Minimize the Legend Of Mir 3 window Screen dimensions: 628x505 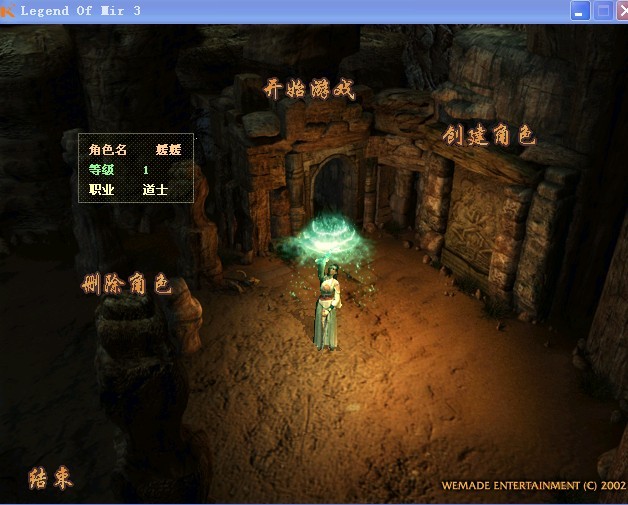click(581, 11)
